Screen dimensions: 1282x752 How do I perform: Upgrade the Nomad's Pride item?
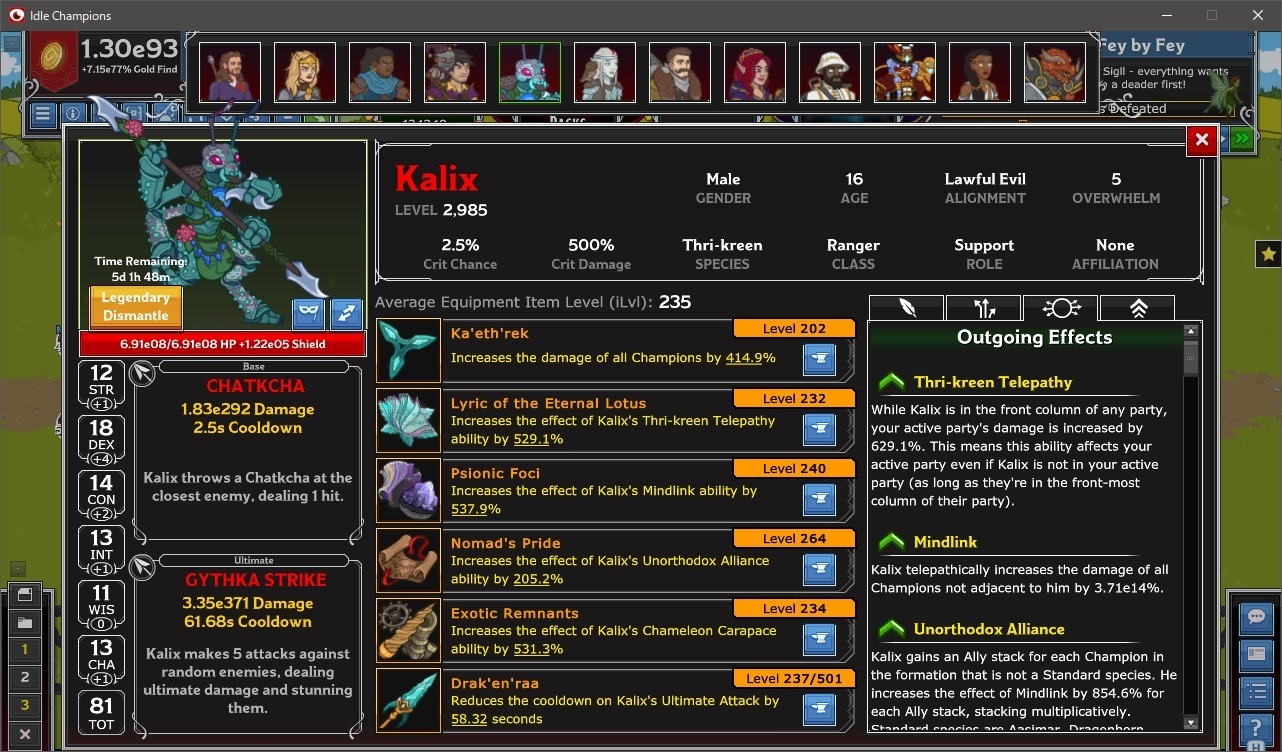coord(819,569)
